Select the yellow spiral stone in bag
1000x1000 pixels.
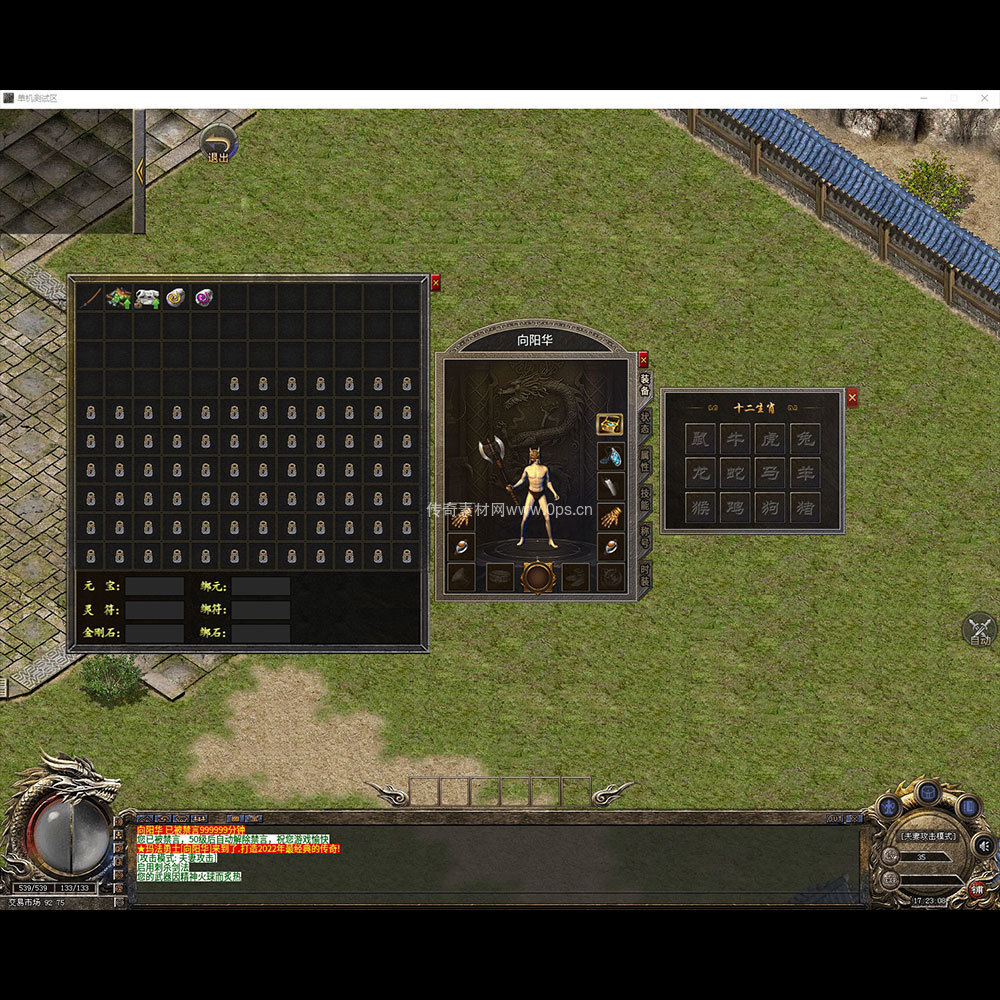tap(176, 297)
